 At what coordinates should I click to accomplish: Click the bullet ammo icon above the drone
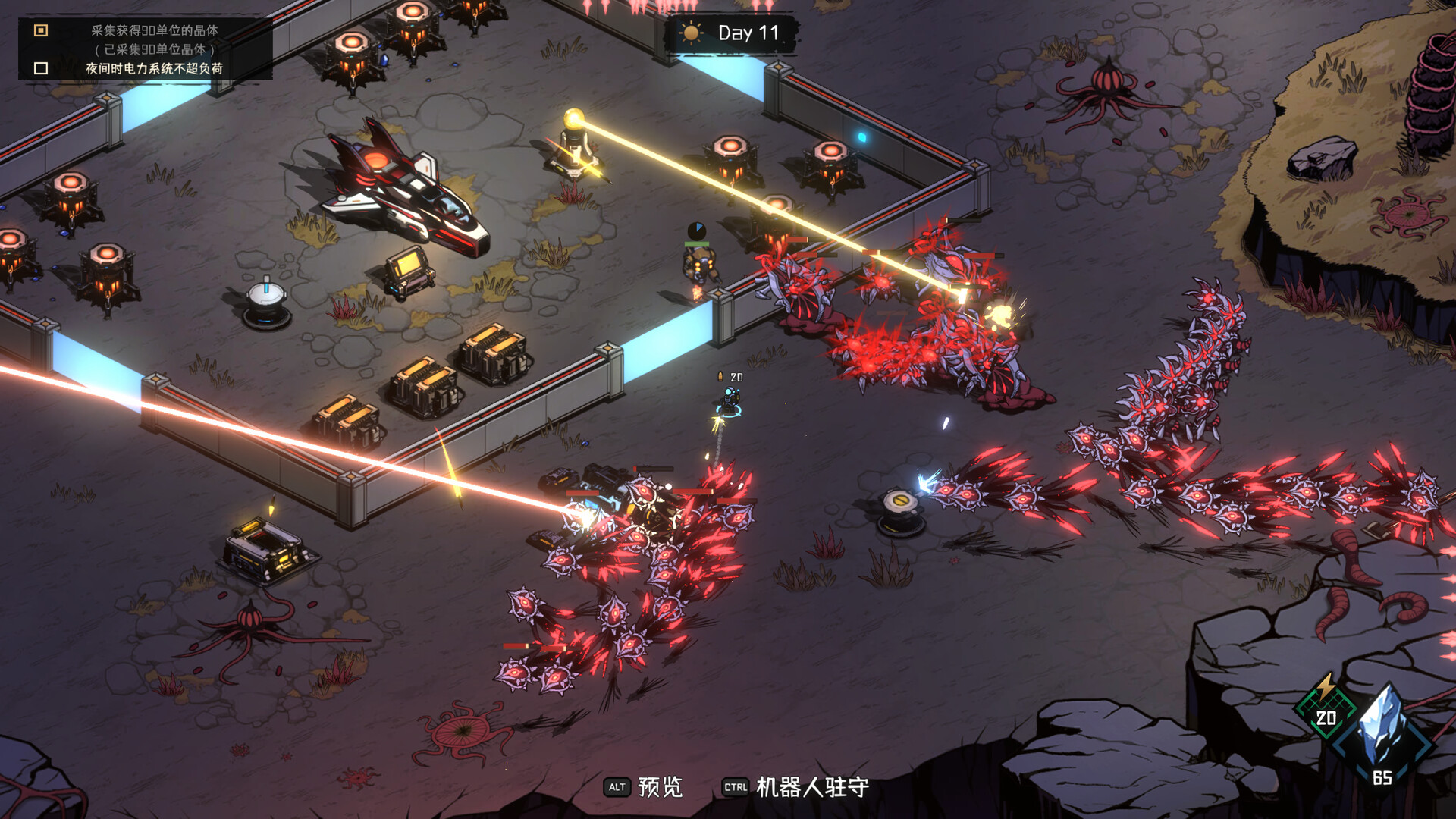coord(720,375)
